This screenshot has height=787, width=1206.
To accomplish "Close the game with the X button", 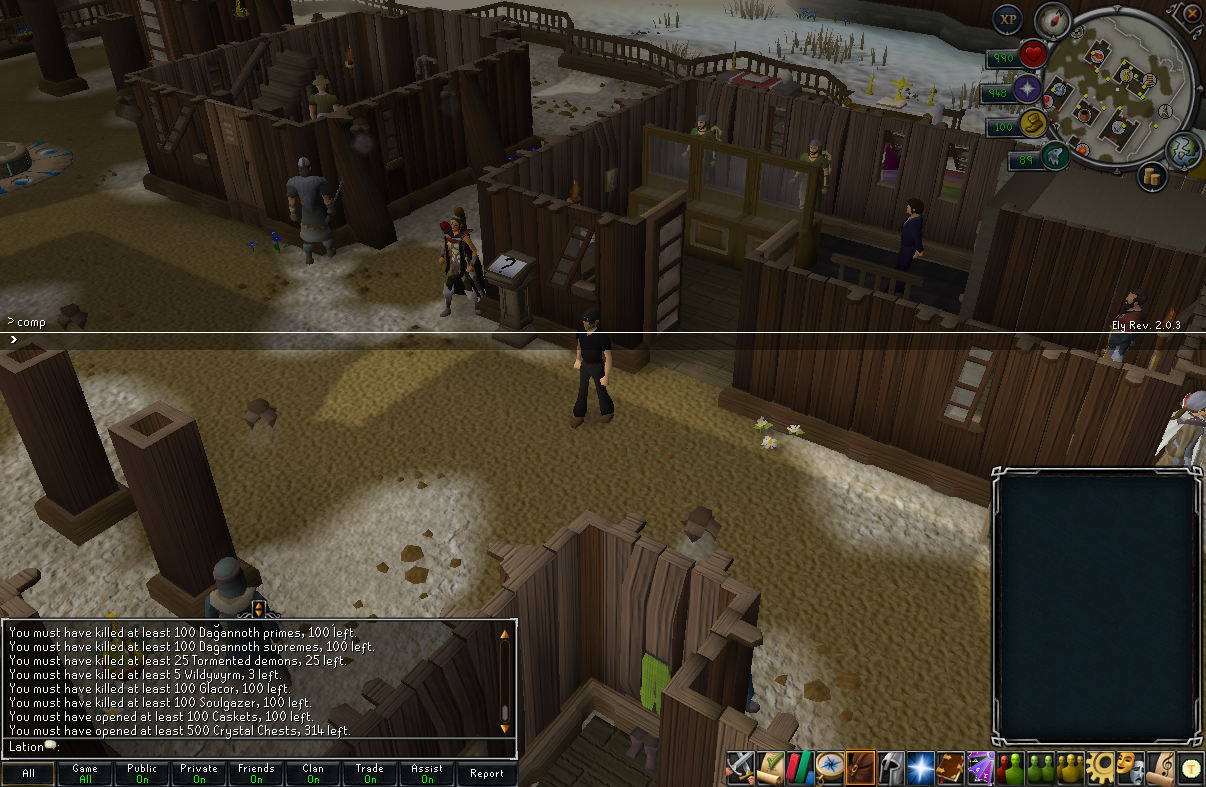I will 1192,14.
